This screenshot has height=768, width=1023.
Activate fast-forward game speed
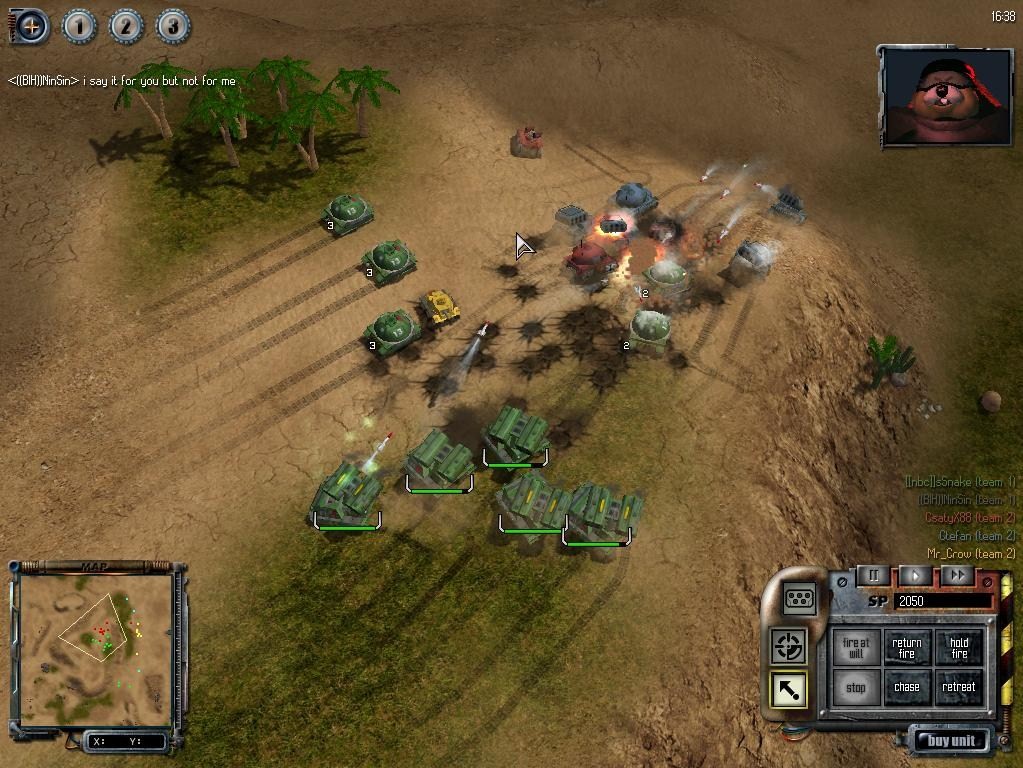tap(957, 575)
